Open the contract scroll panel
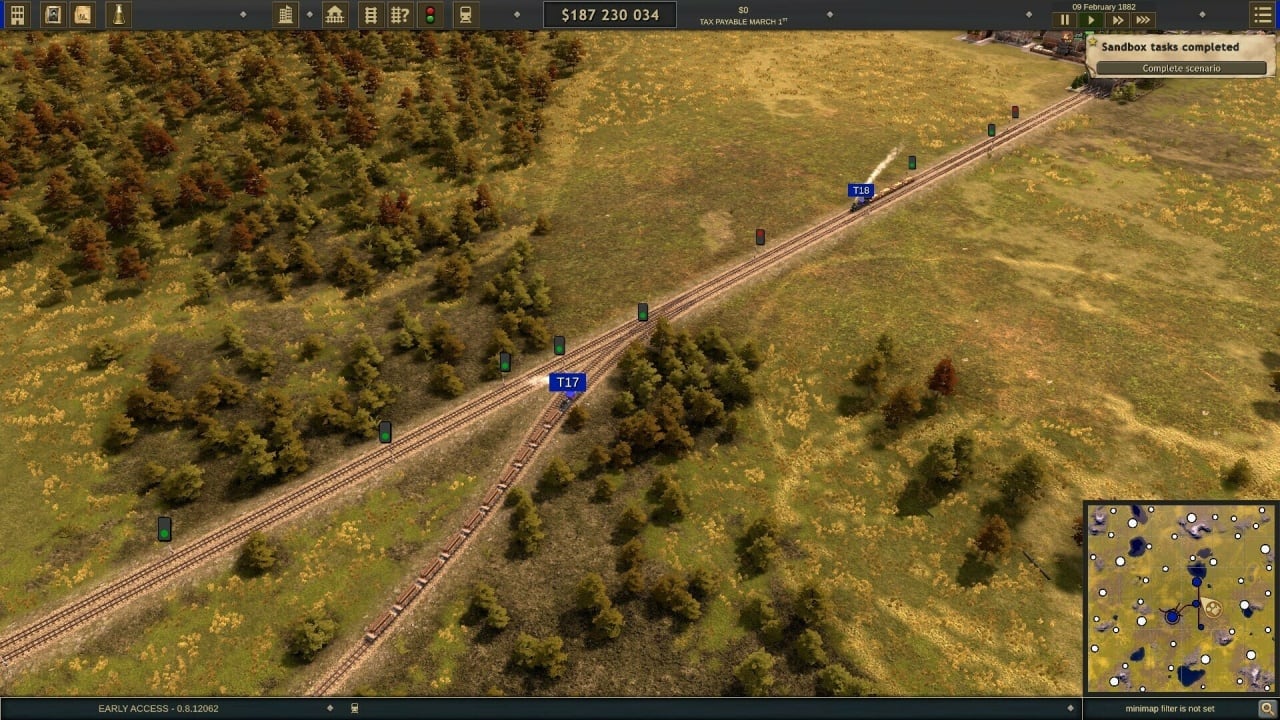 point(83,15)
